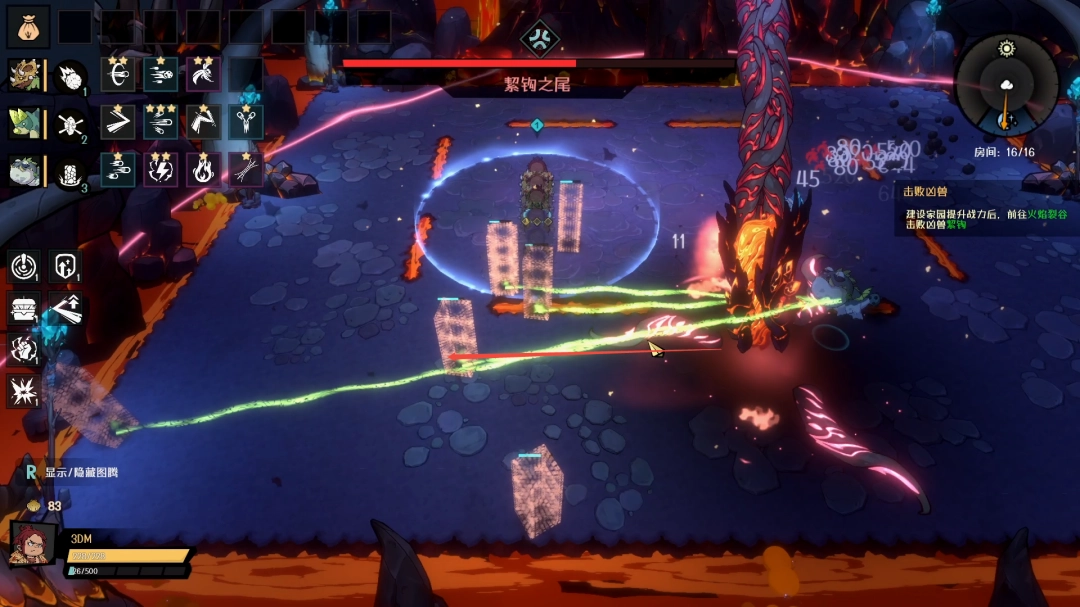Viewport: 1080px width, 607px height.
Task: Click the radar alert buff icon
Action: pyautogui.click(x=24, y=267)
